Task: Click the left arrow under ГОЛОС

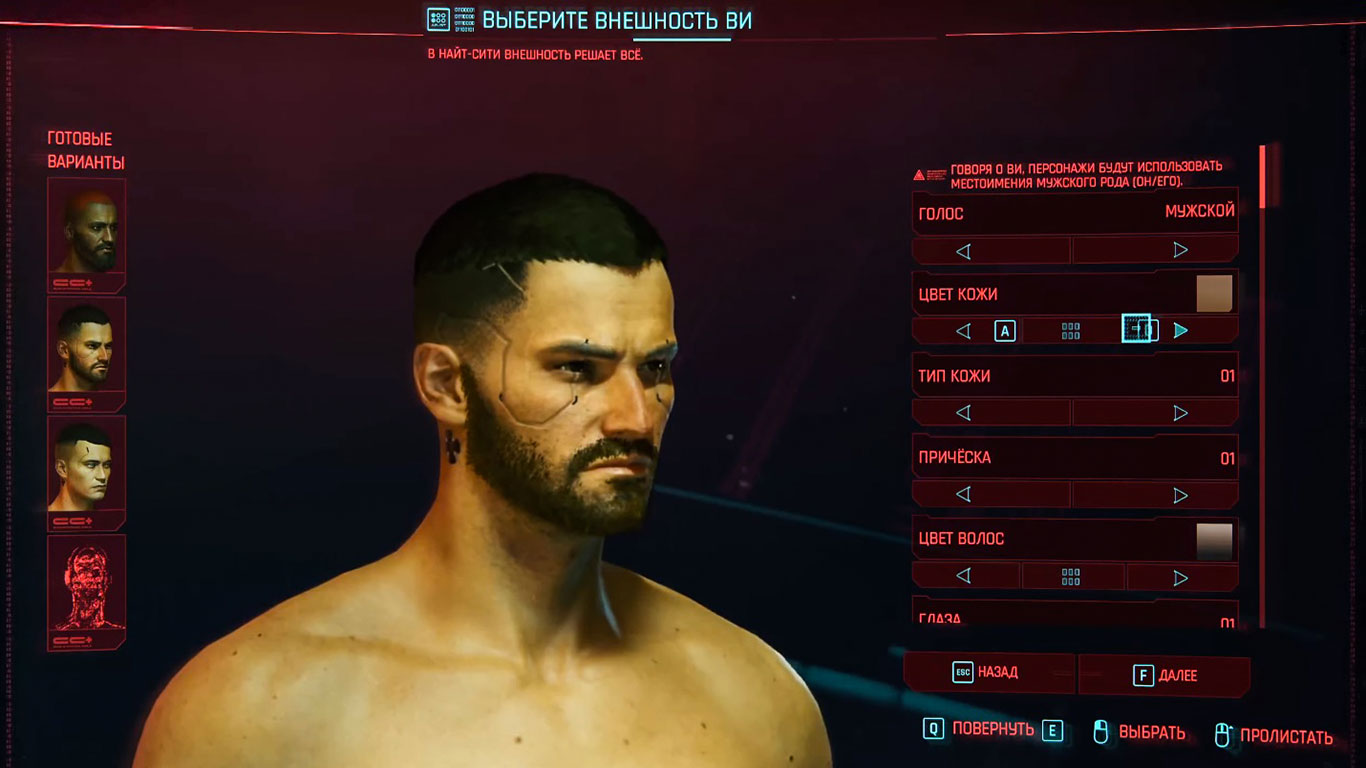Action: tap(963, 248)
